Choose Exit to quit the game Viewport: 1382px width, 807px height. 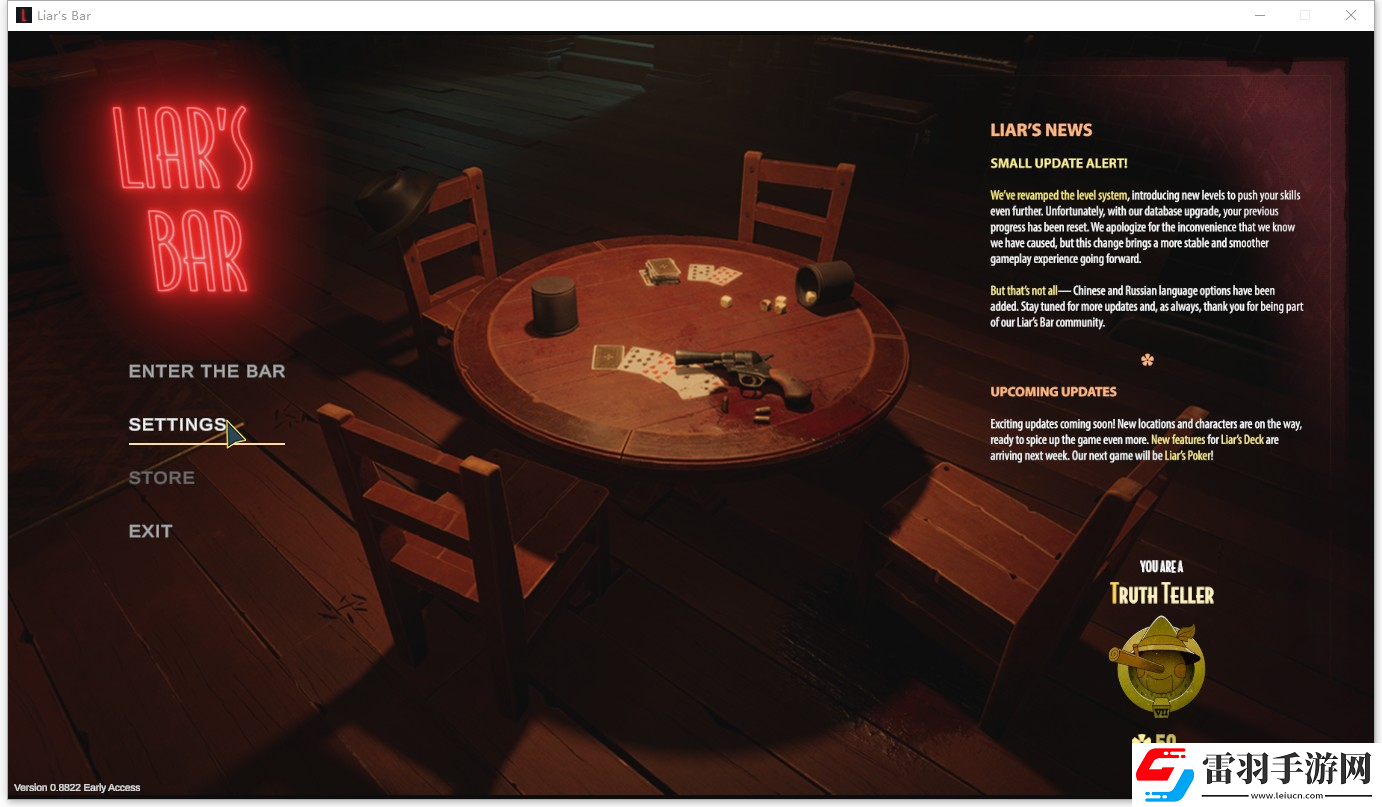coord(150,531)
